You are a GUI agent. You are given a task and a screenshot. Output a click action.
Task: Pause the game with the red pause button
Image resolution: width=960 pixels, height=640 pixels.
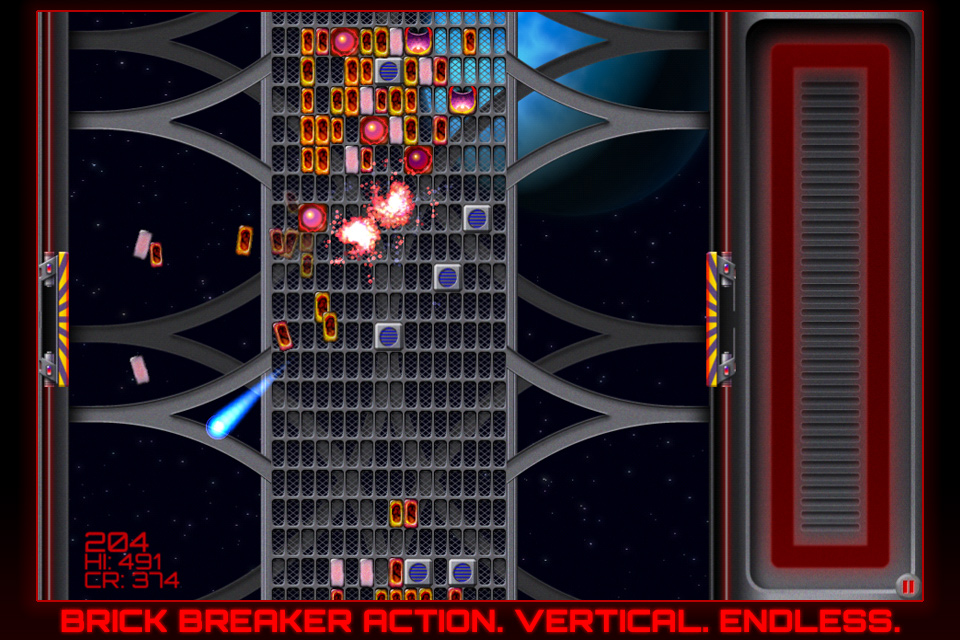[907, 586]
